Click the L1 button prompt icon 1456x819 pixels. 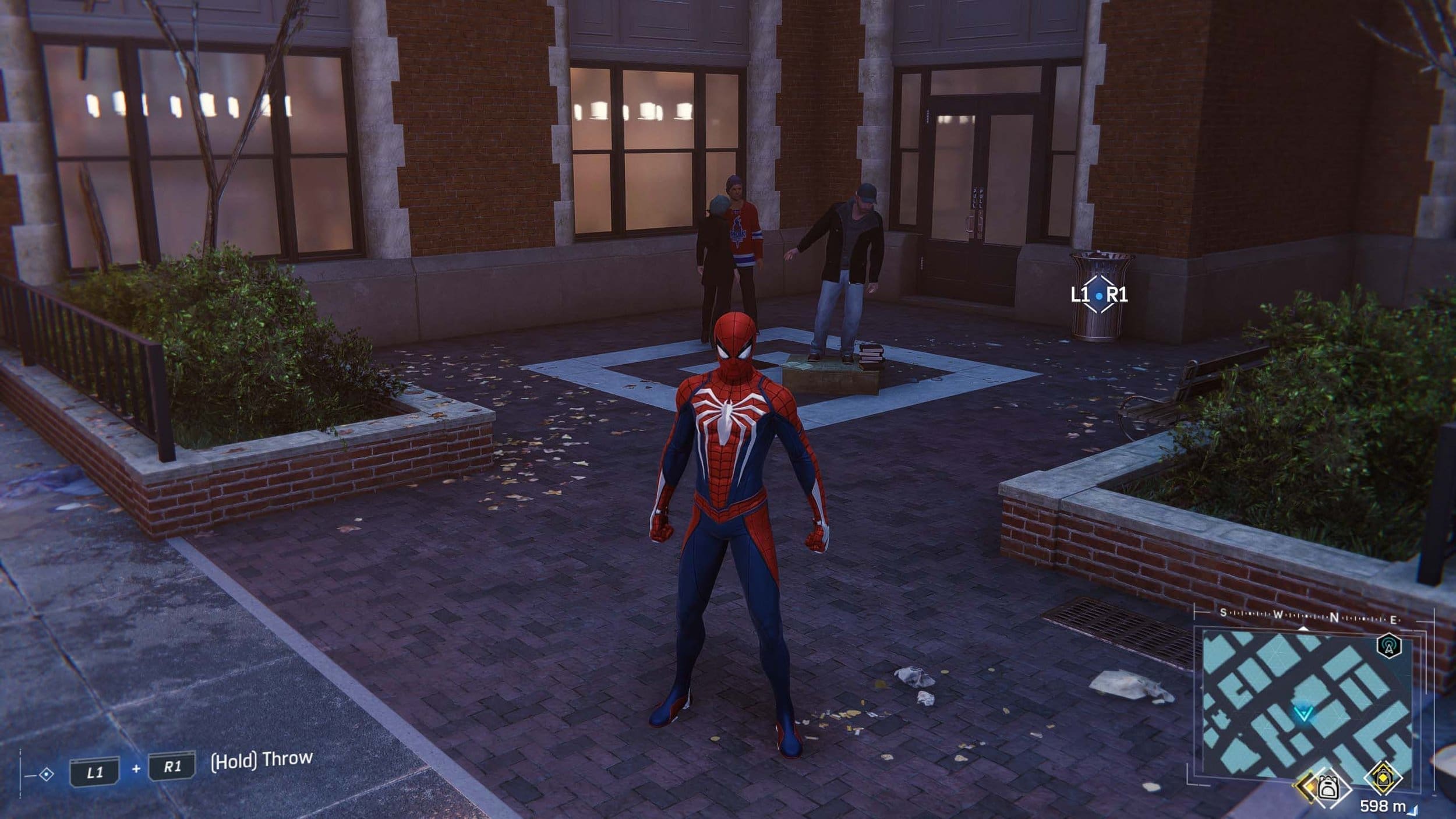click(95, 770)
